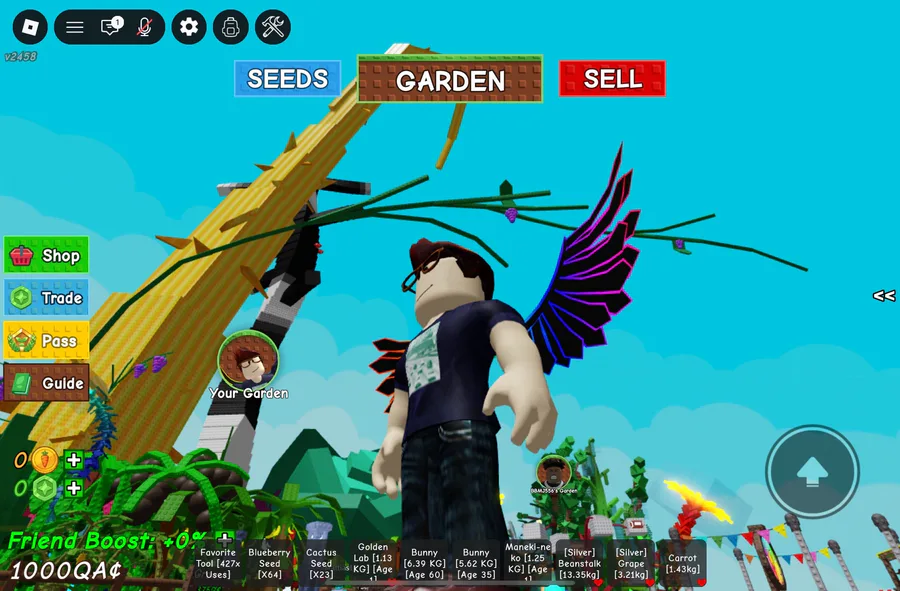Show the Pass rewards menu
The image size is (900, 591).
pos(47,340)
